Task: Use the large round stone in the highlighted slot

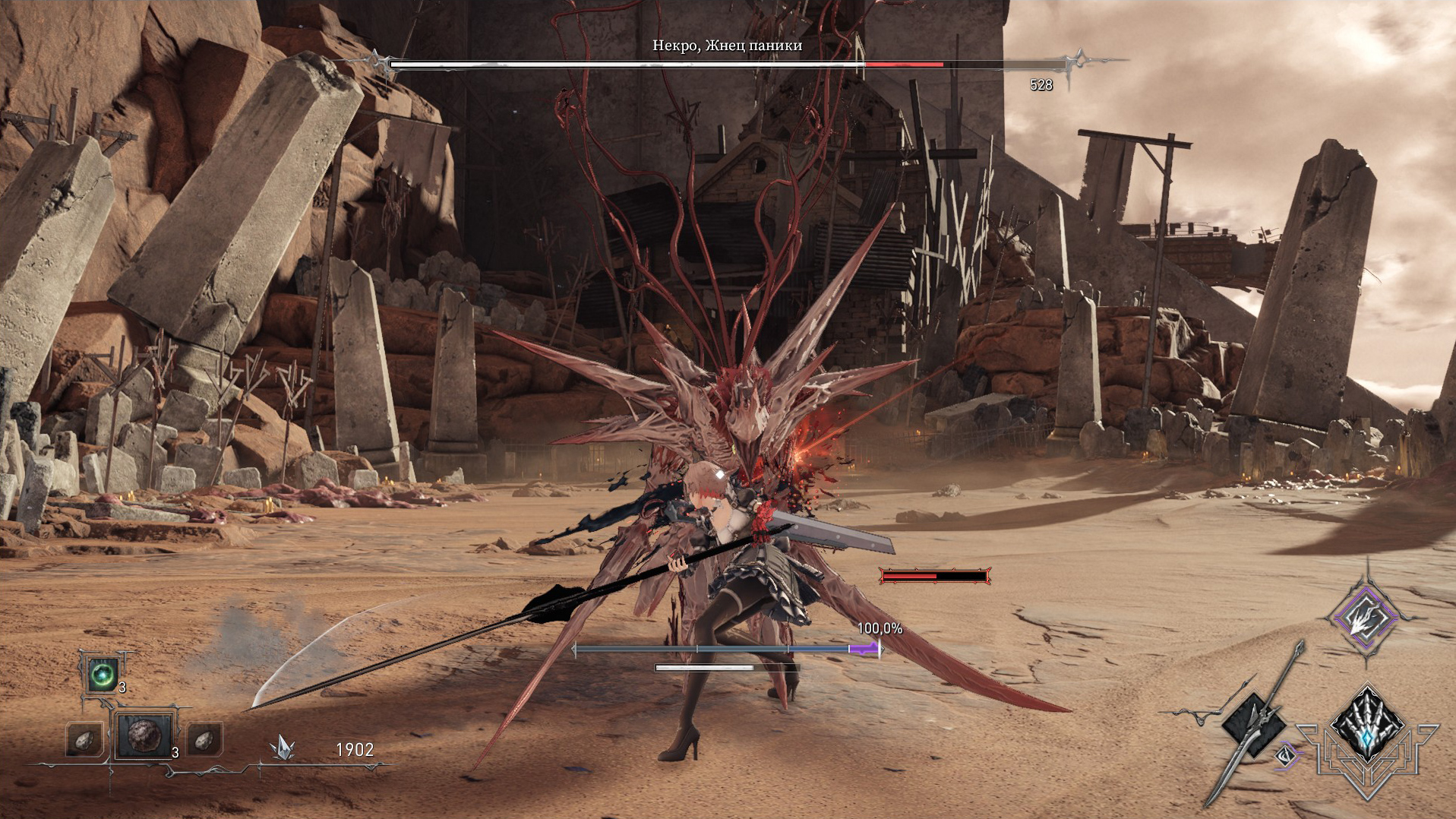Action: coord(144,735)
